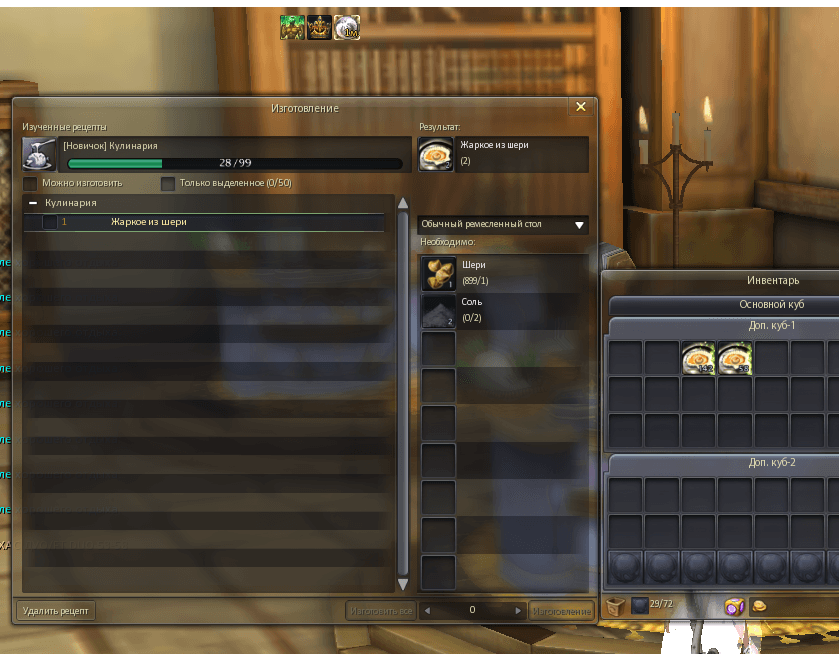Click the Шери ingredient icon

(x=438, y=273)
